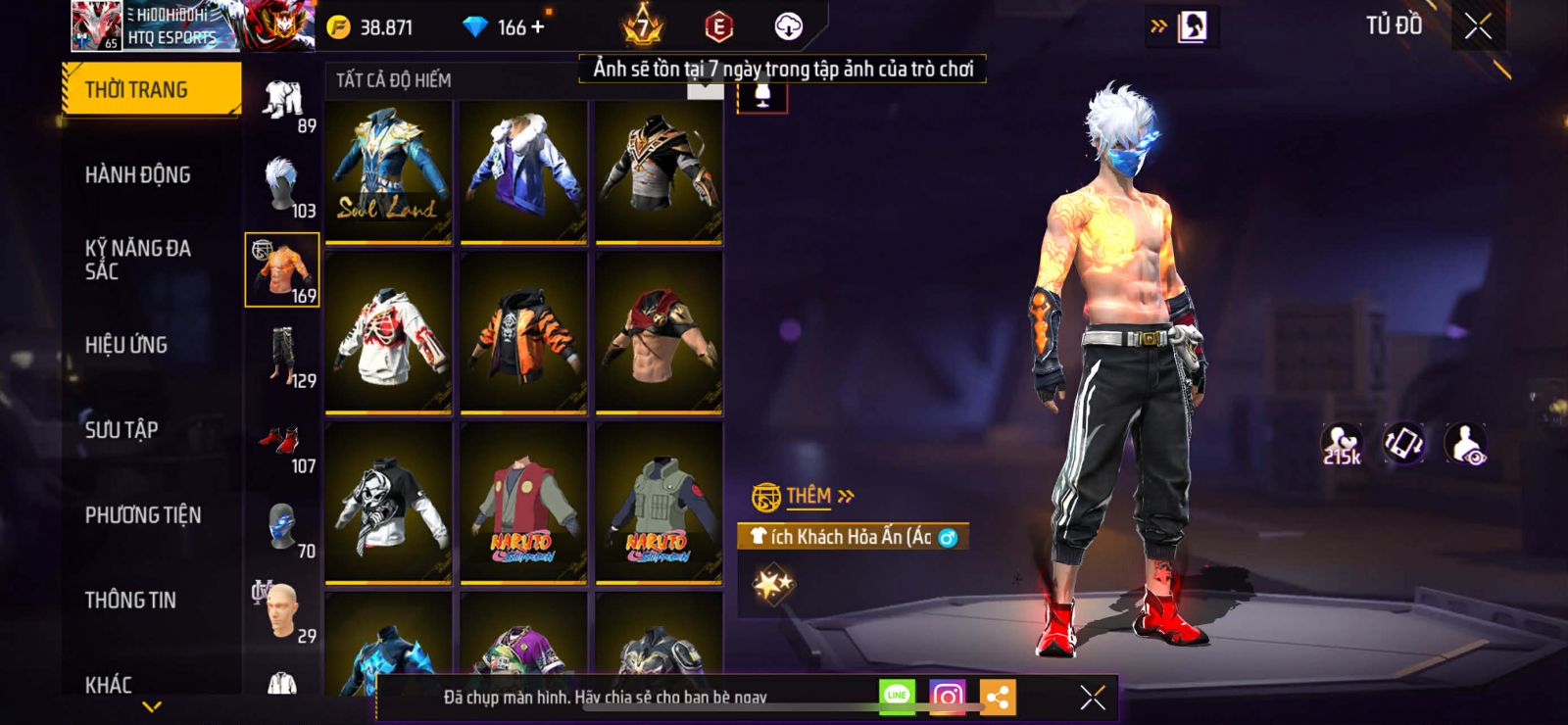Image resolution: width=1568 pixels, height=725 pixels.
Task: Close the wardrobe with the top-right X
Action: 1478,26
